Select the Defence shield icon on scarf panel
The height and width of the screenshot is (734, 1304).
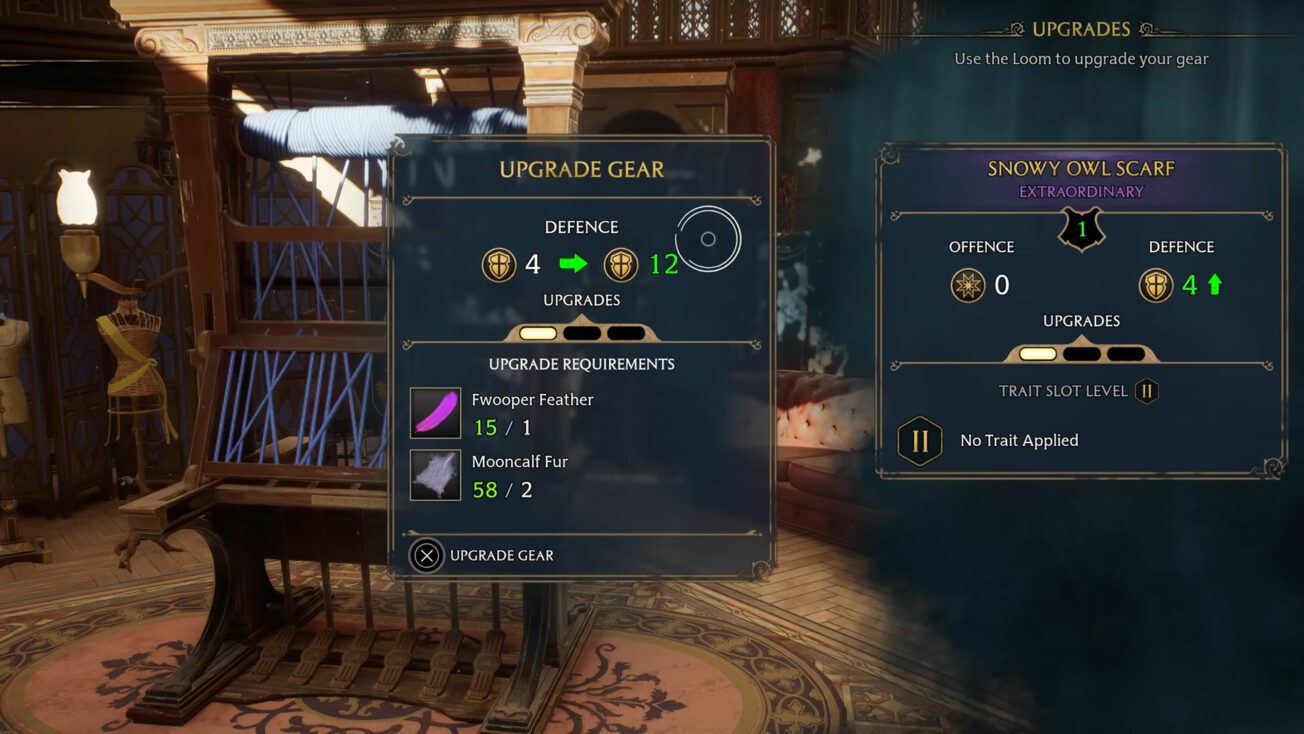pos(1157,285)
